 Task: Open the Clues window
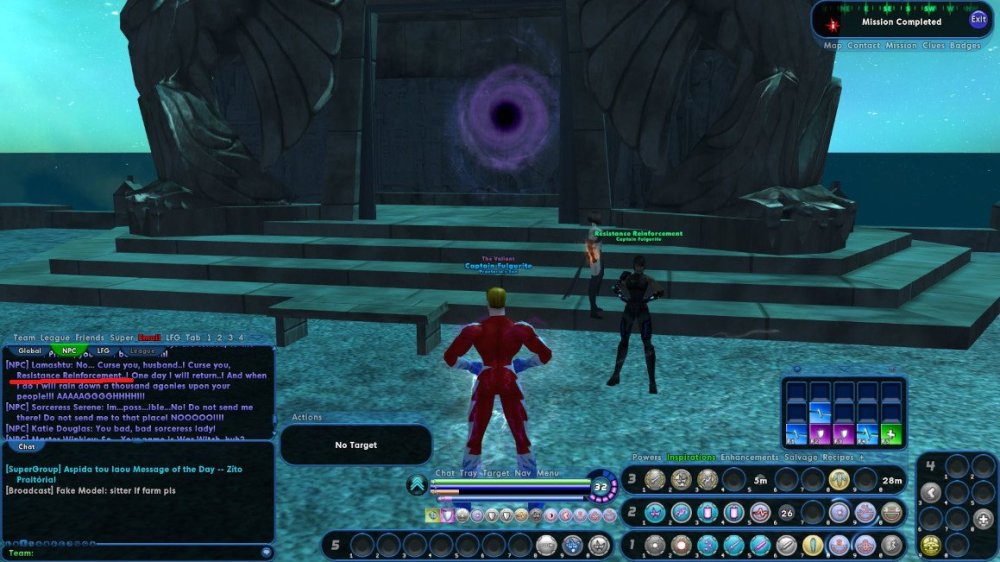pos(933,46)
